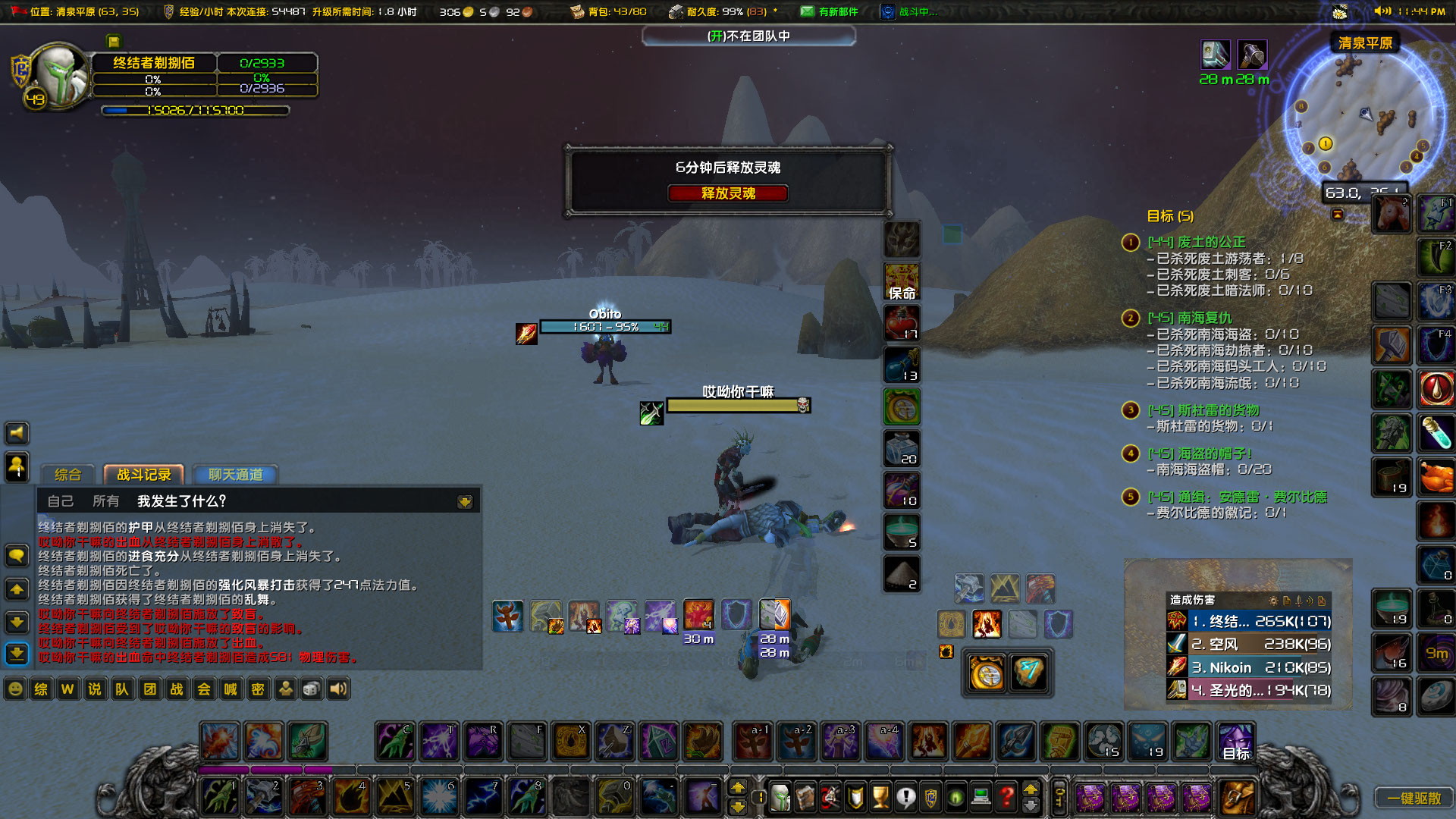Open combat log filter menu via yellow arrow

pos(464,501)
